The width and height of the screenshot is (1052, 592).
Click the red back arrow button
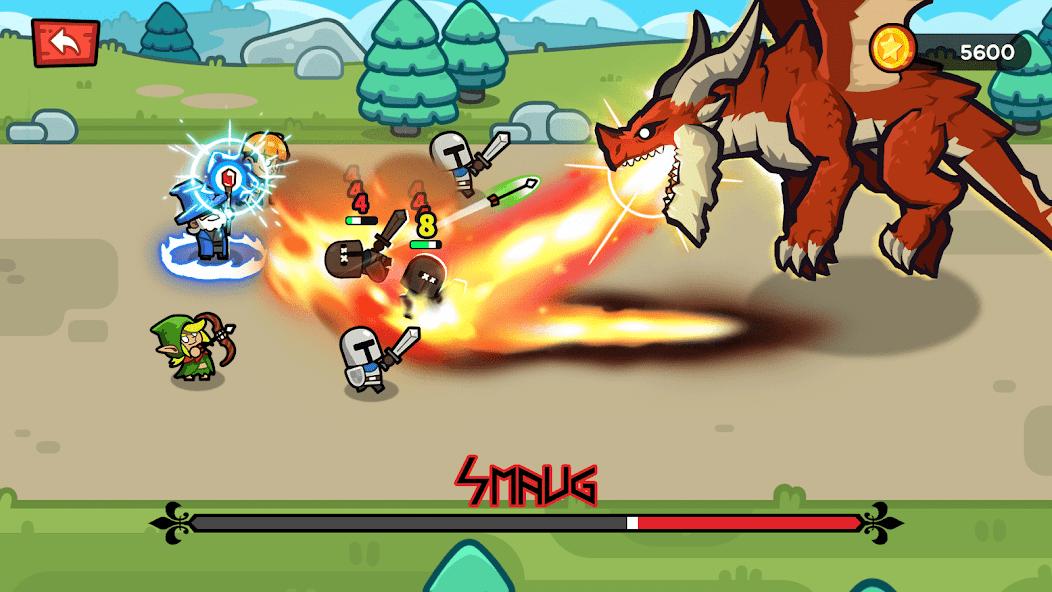(x=65, y=41)
